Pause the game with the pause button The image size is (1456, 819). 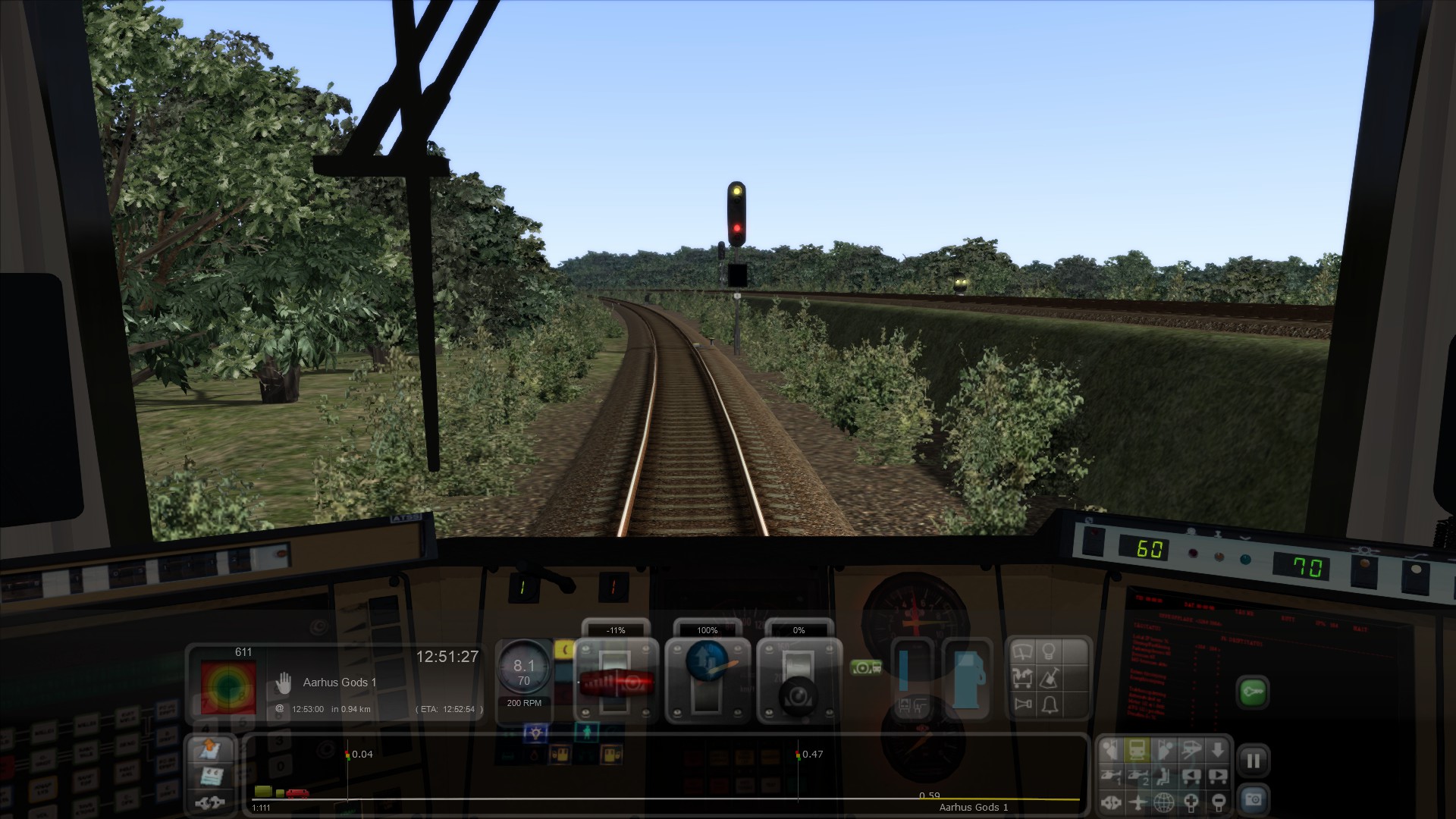click(x=1253, y=761)
